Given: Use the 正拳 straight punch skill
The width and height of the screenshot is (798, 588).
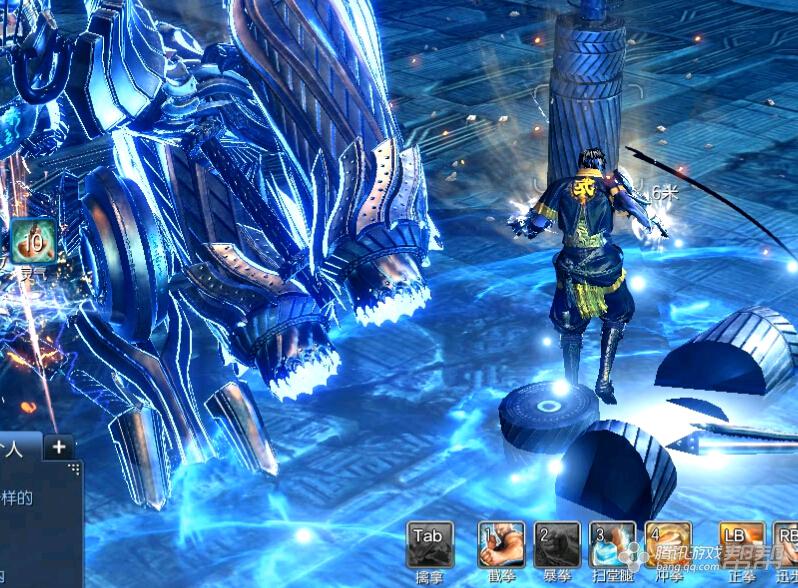Looking at the screenshot, I should pyautogui.click(x=742, y=544).
